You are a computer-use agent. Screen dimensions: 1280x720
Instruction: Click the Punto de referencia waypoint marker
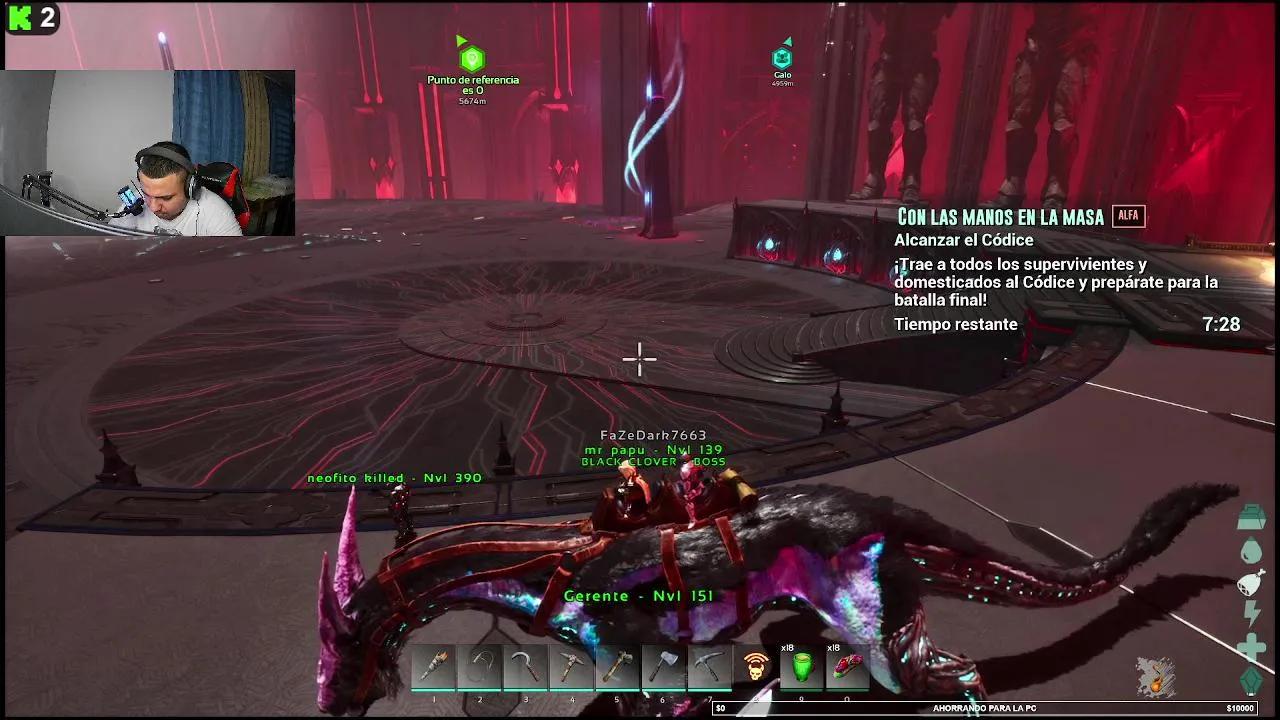[x=472, y=59]
